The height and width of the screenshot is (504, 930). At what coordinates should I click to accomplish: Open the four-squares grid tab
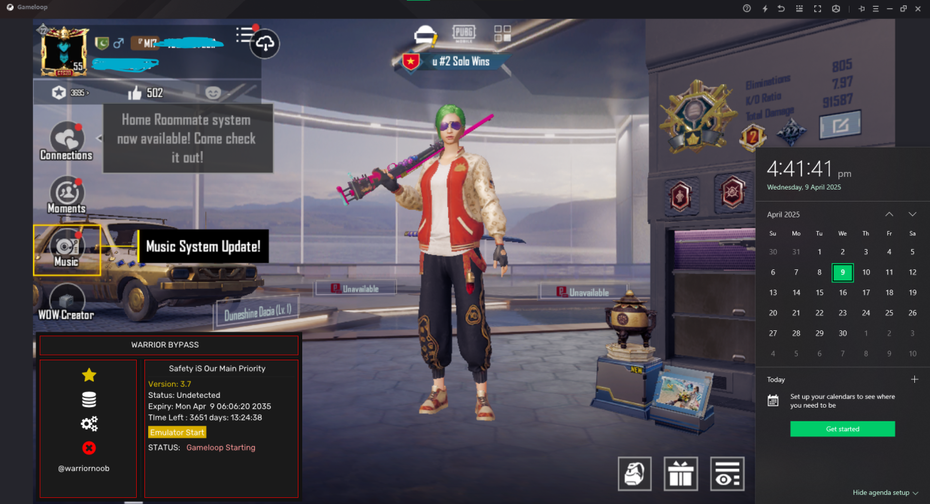point(502,34)
